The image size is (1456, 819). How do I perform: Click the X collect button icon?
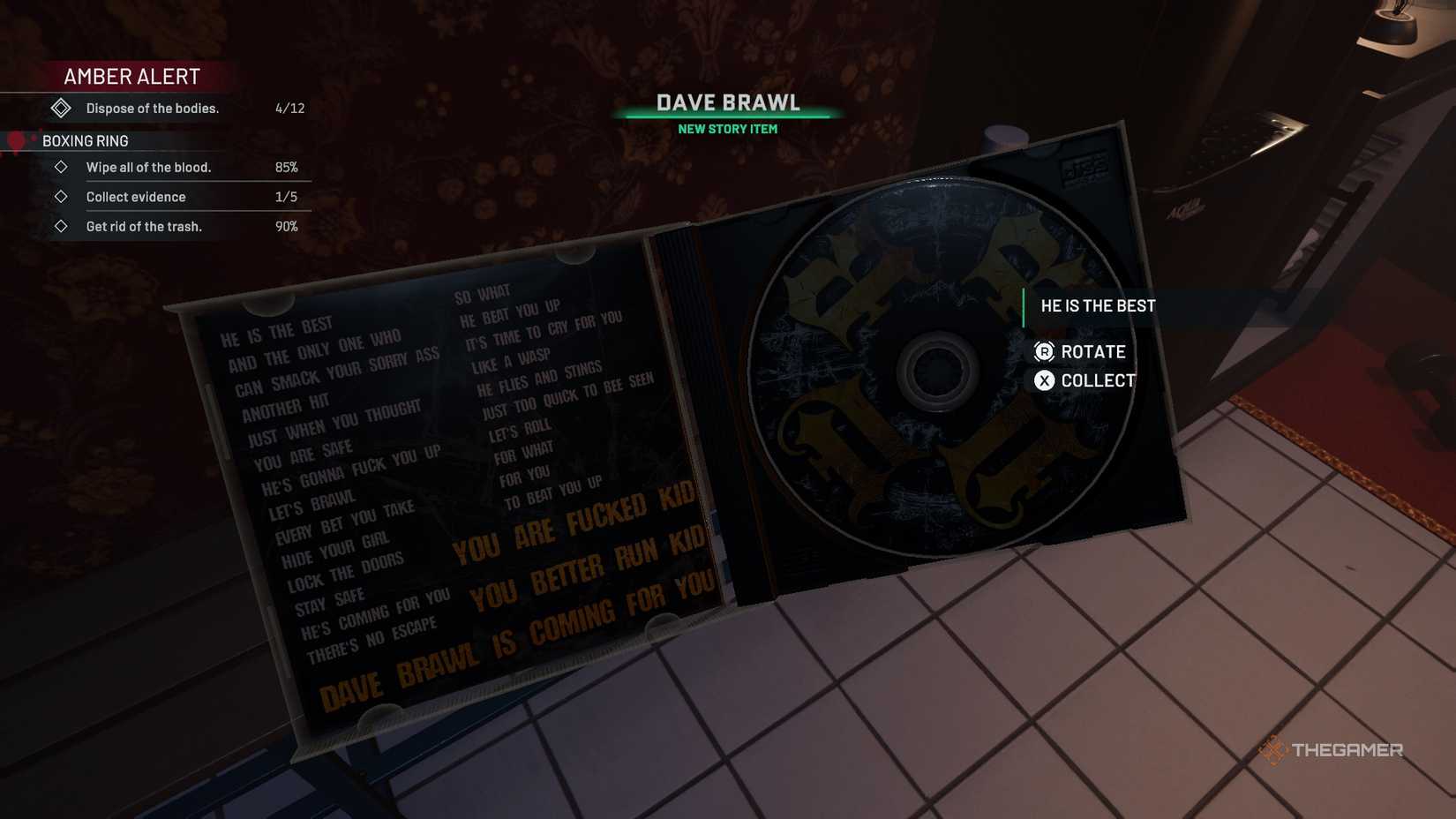1047,380
